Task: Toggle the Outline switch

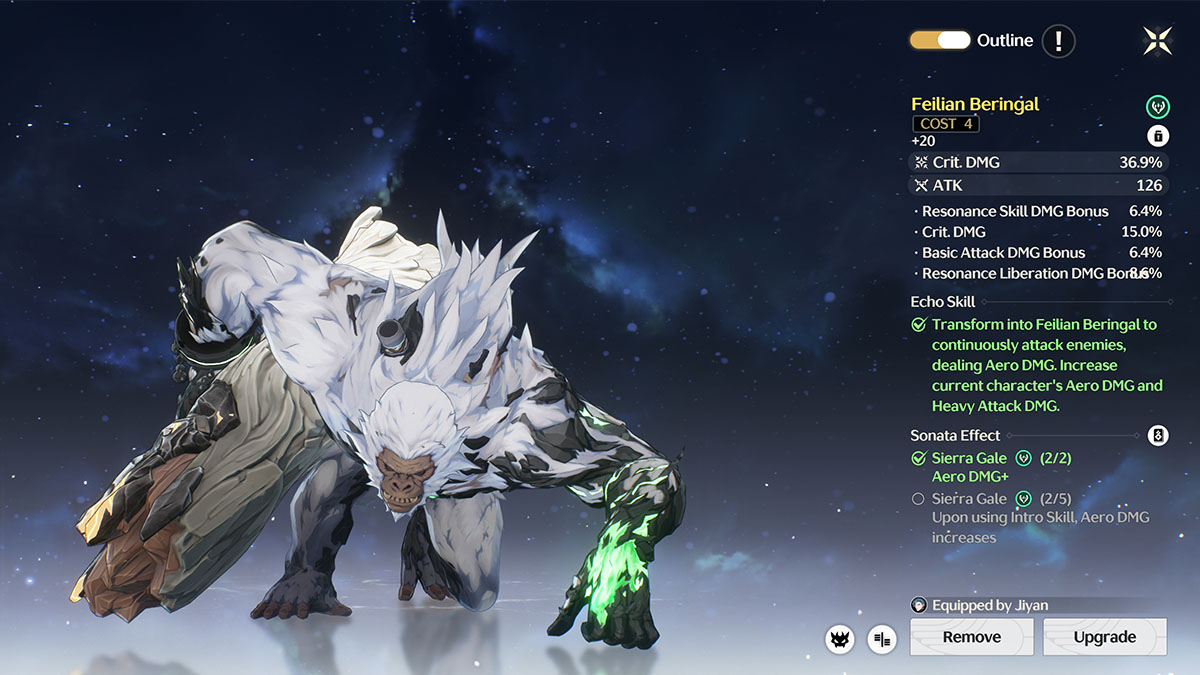Action: [939, 41]
